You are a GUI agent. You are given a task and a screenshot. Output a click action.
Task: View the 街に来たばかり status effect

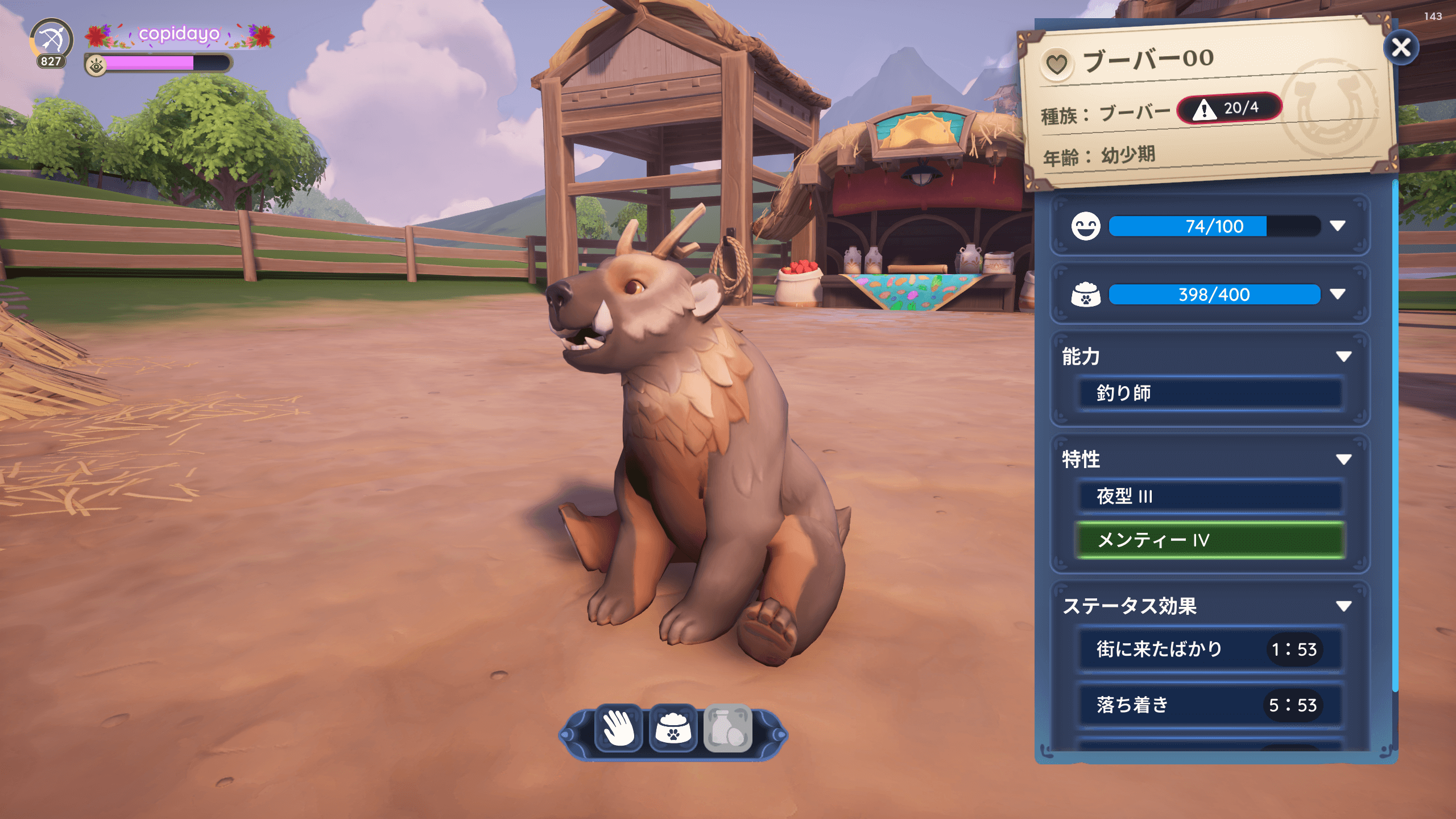pos(1209,649)
